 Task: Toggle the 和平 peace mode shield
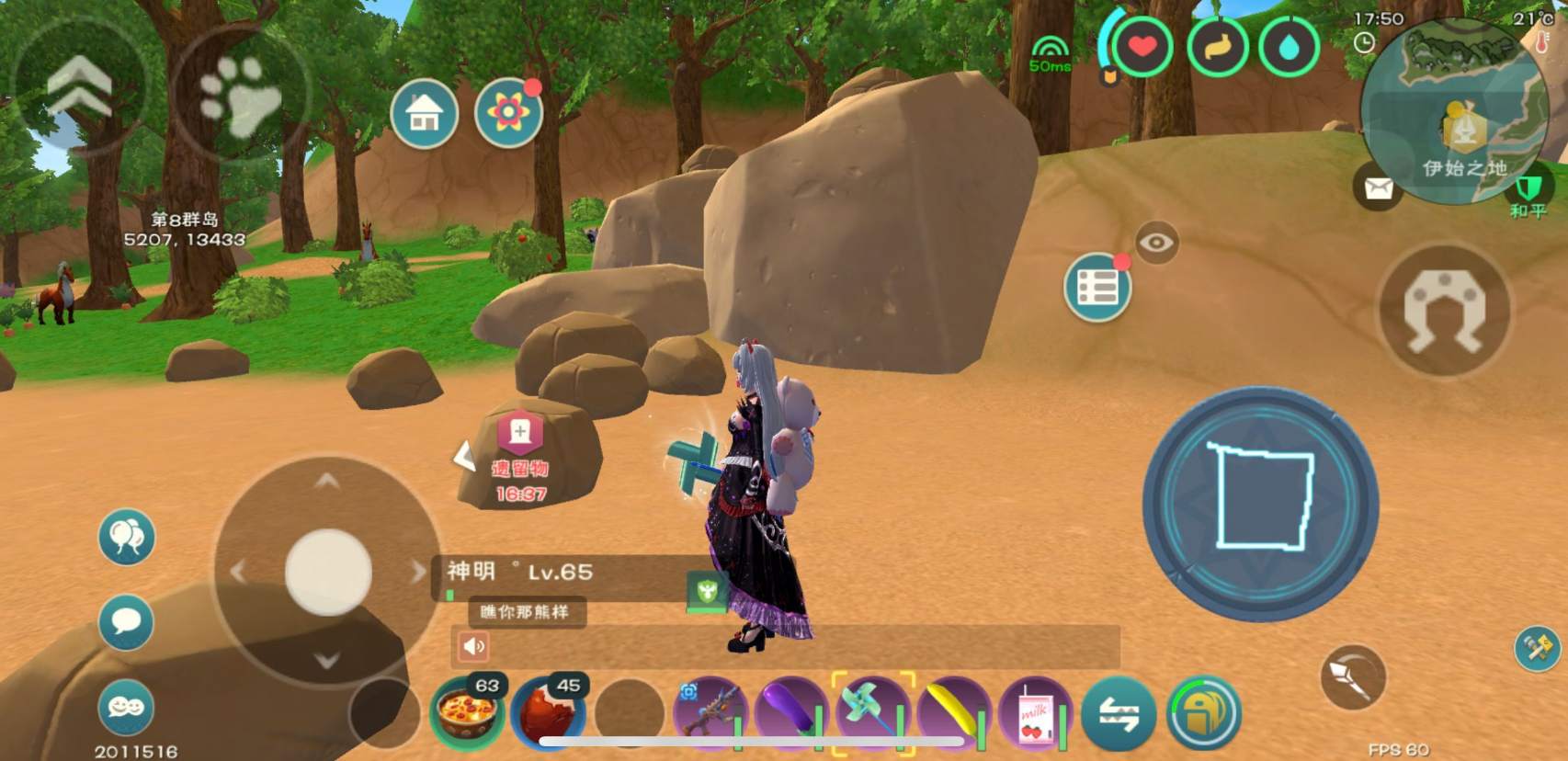[1528, 191]
